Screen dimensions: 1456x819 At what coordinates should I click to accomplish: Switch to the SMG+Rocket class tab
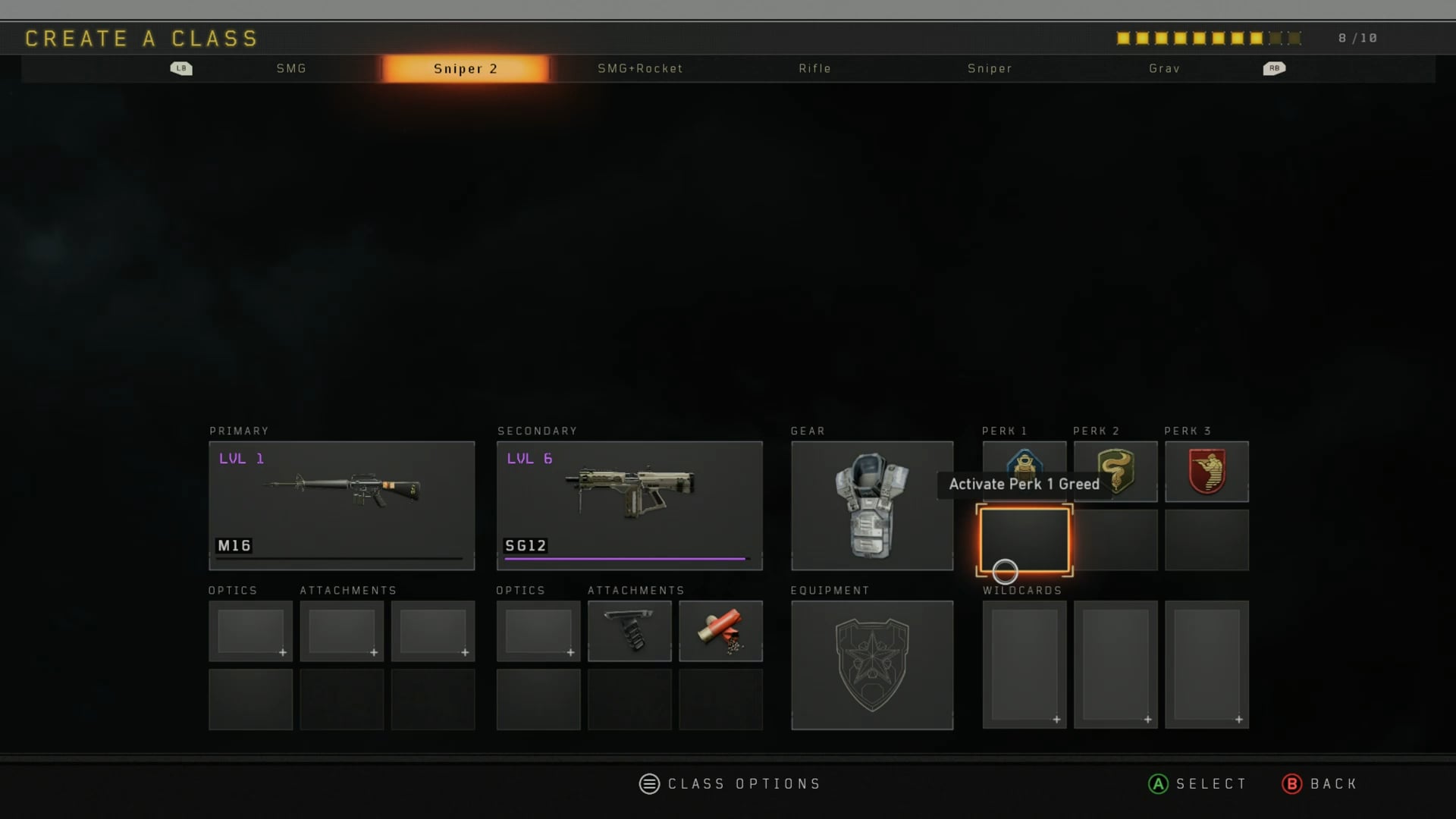[x=641, y=68]
